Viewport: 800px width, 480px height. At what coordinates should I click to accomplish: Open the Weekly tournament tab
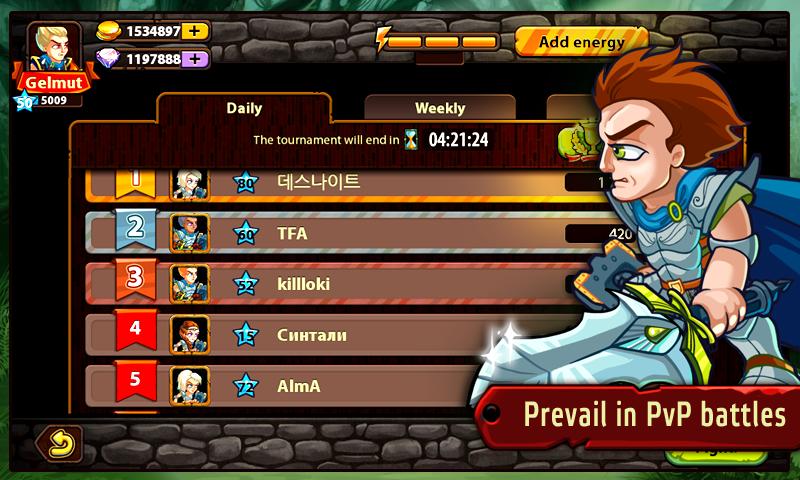pos(440,108)
